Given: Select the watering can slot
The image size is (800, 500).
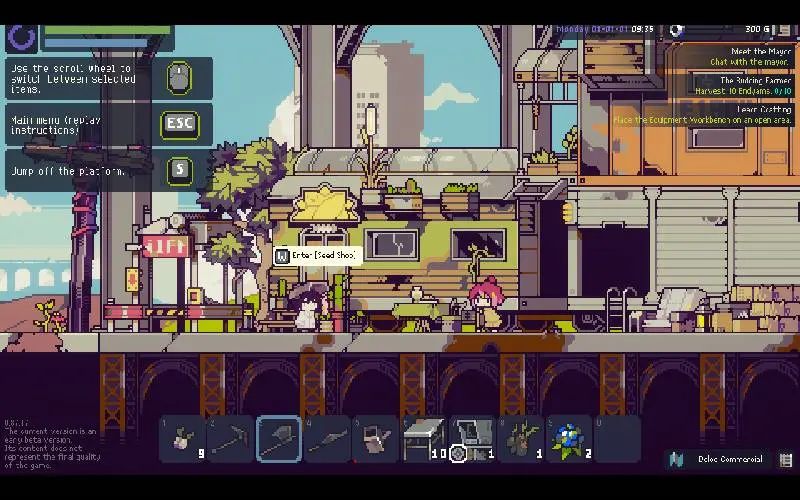Looking at the screenshot, I should tap(376, 438).
